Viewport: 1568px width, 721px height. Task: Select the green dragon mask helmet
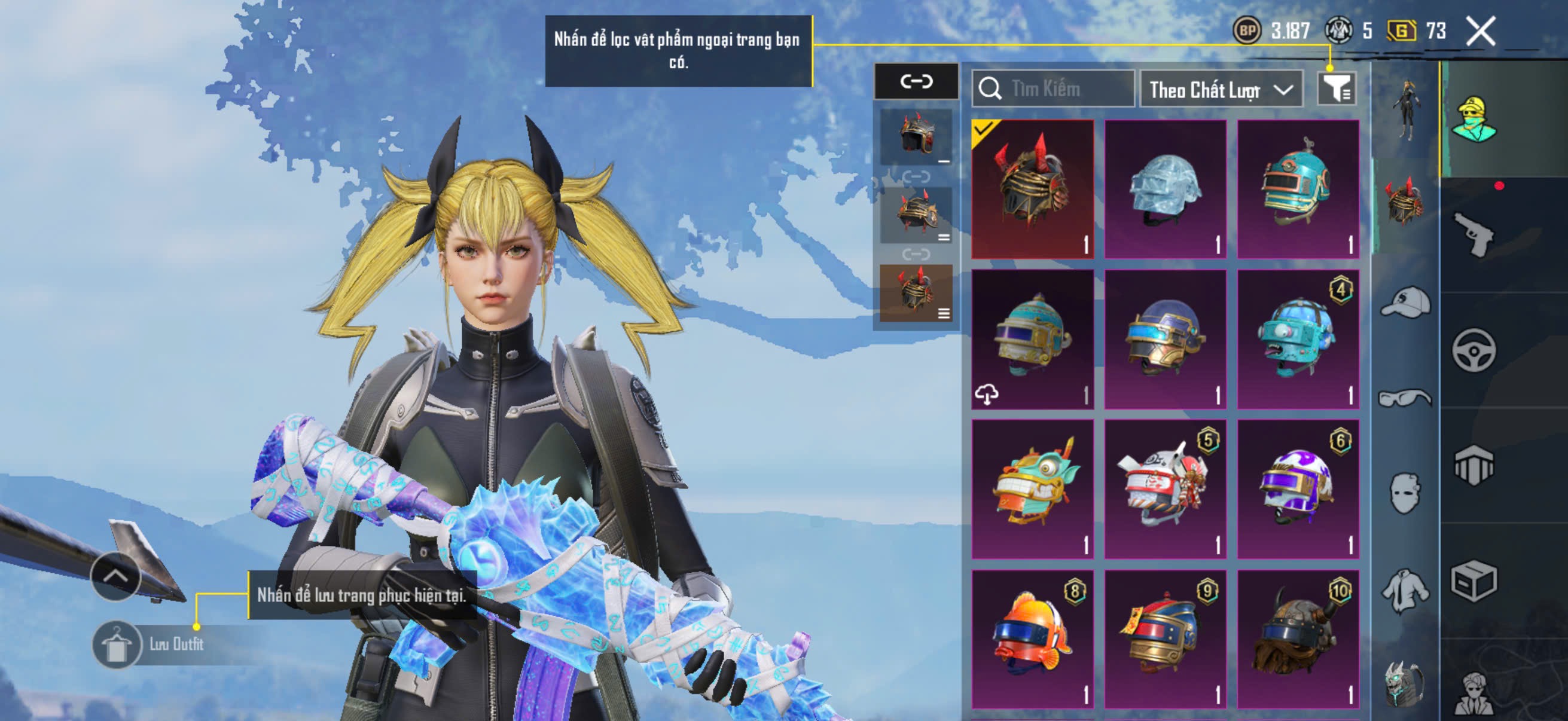pos(1032,489)
